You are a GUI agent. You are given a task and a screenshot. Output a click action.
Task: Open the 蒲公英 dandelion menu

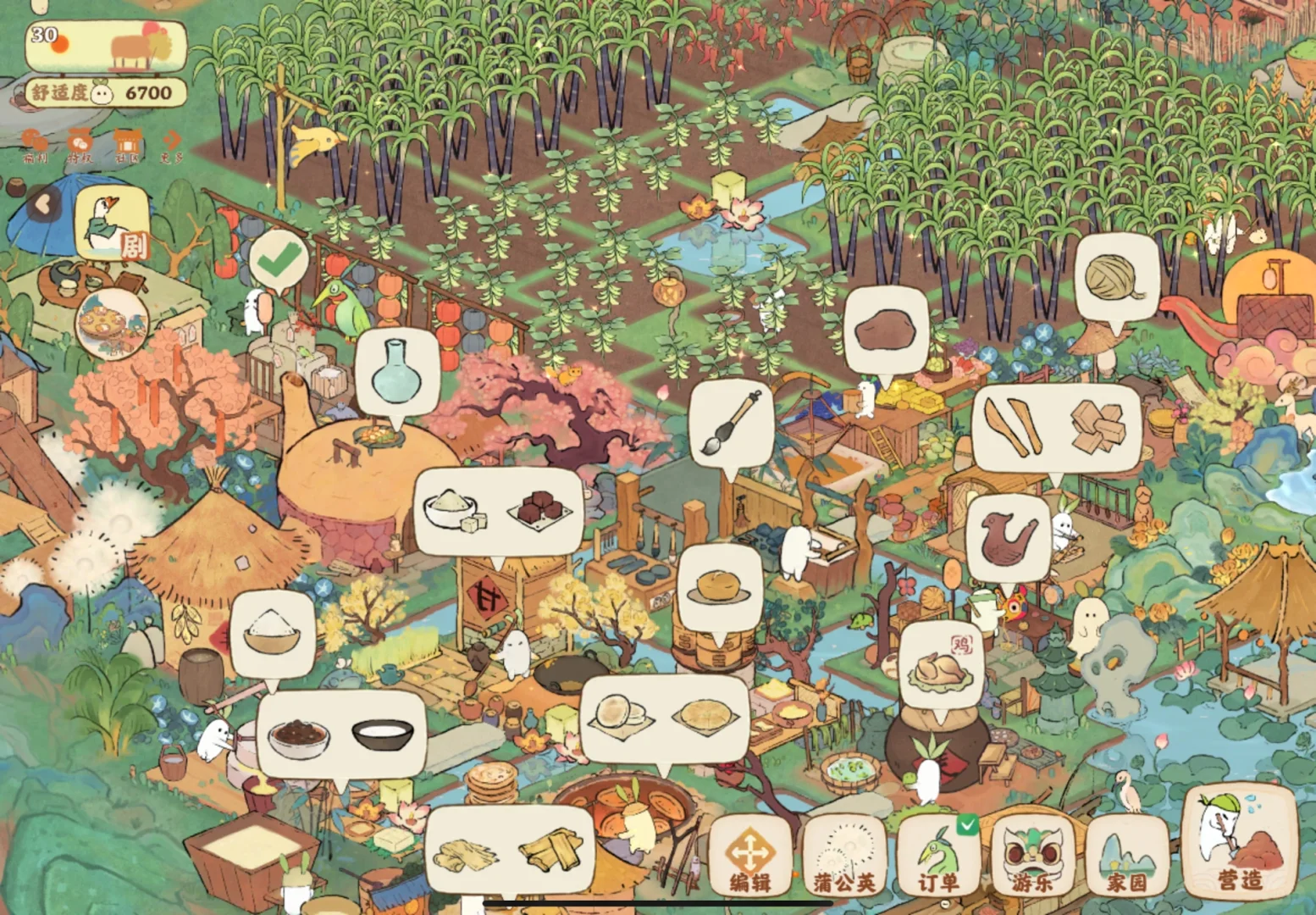843,856
